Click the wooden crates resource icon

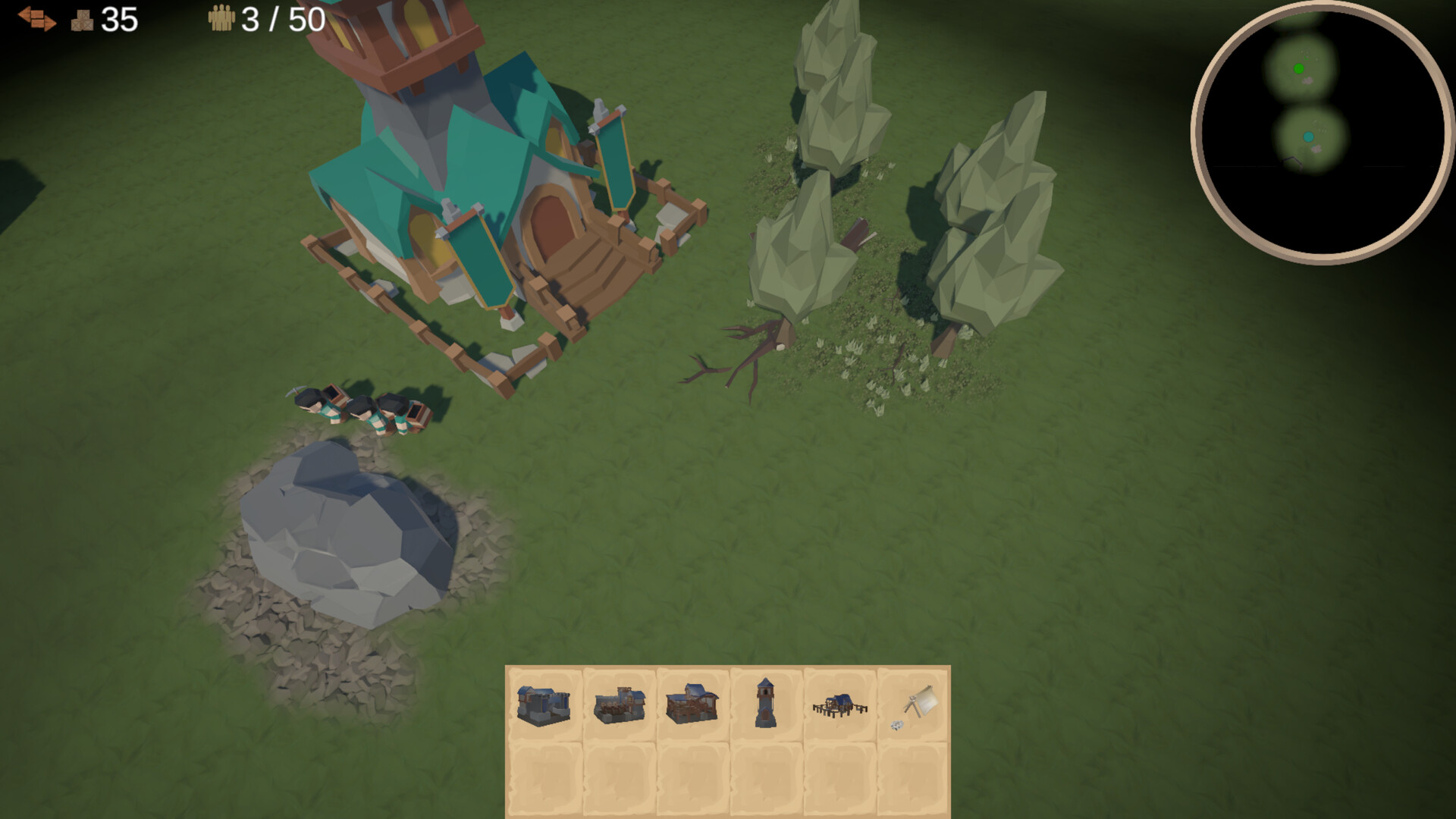click(83, 20)
